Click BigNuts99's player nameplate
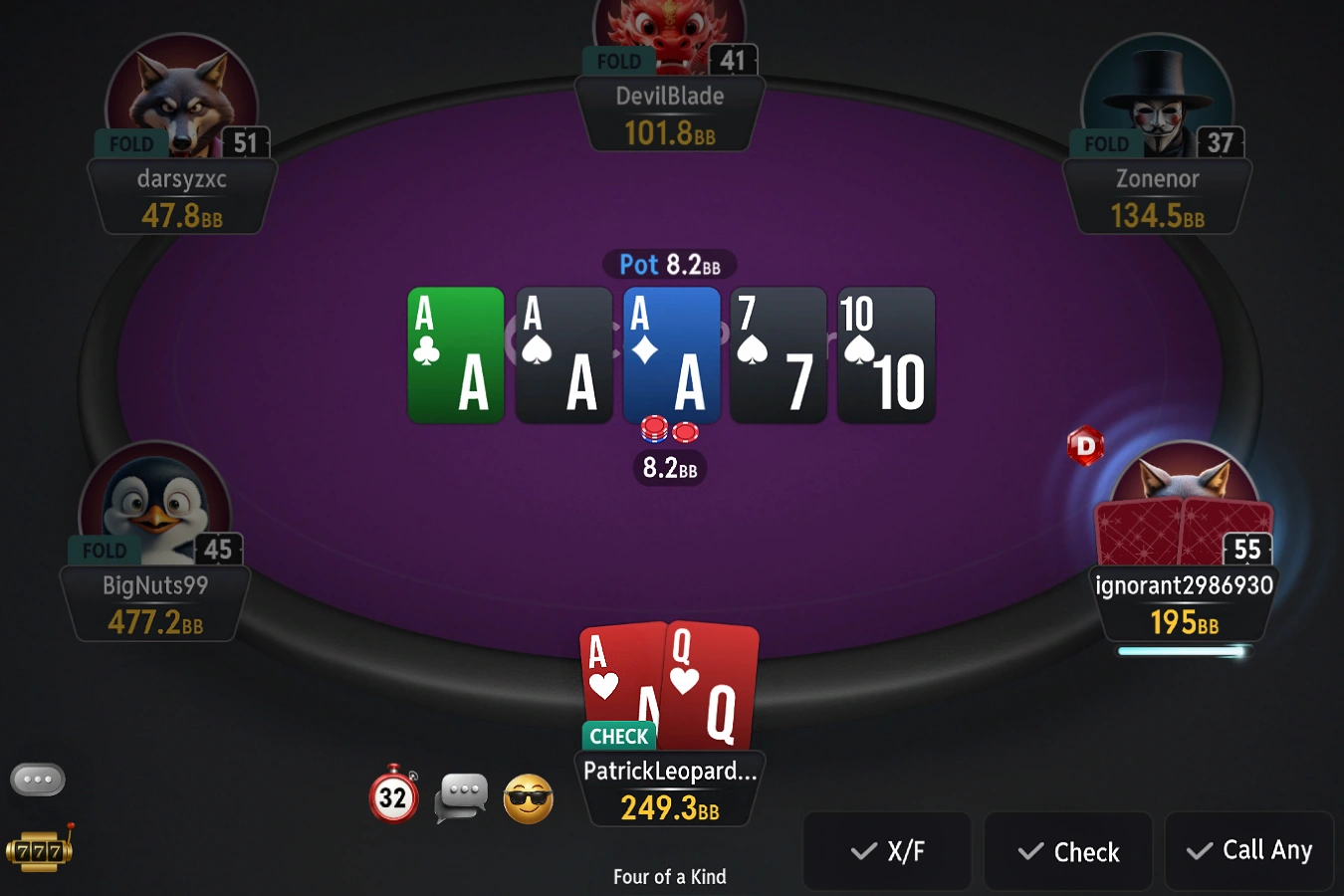 click(155, 603)
